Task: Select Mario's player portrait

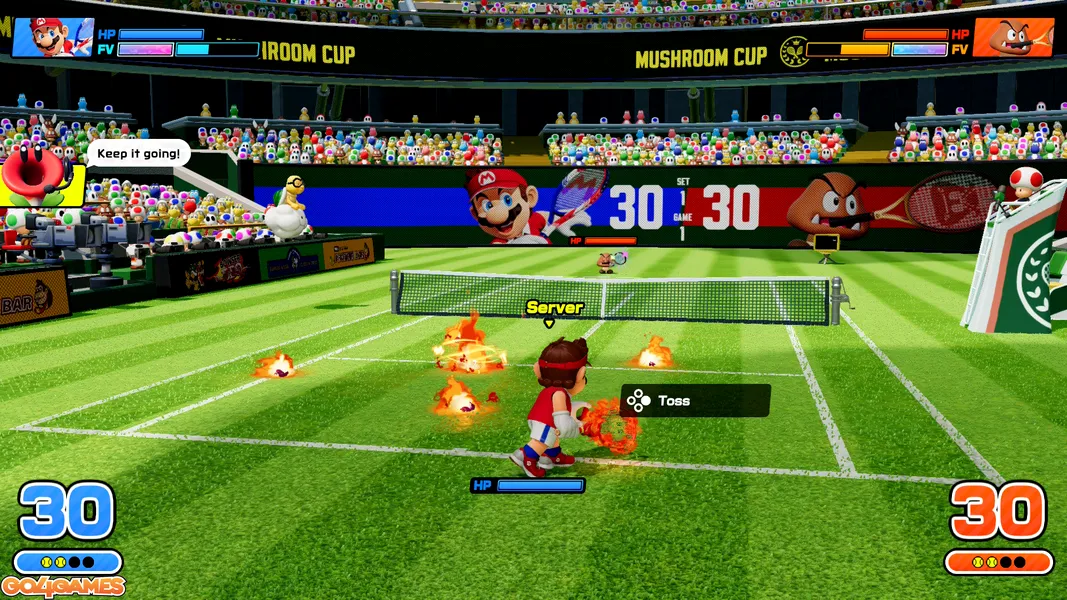Action: [52, 37]
